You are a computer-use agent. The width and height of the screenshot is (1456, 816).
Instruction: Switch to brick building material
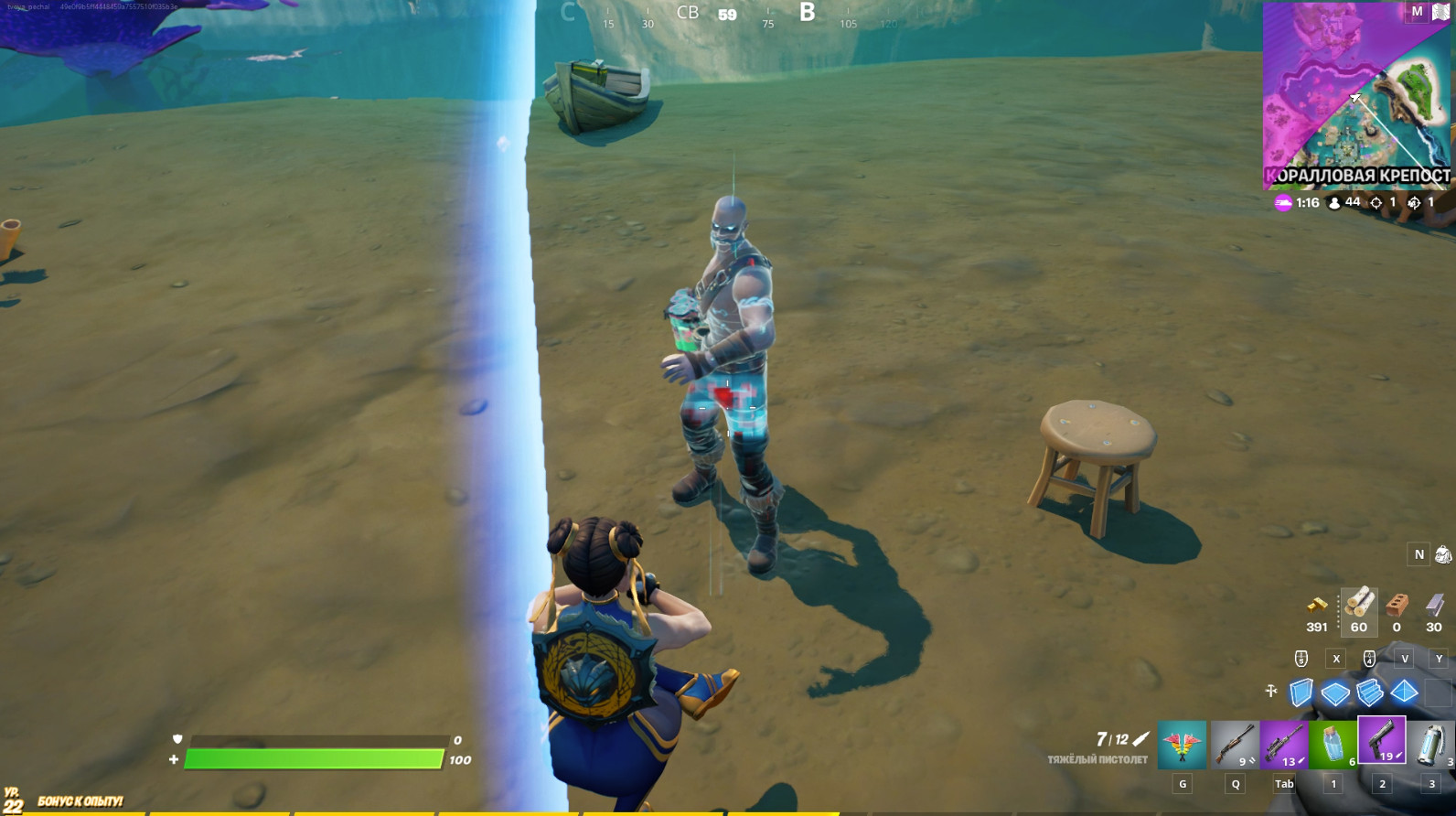click(1397, 604)
